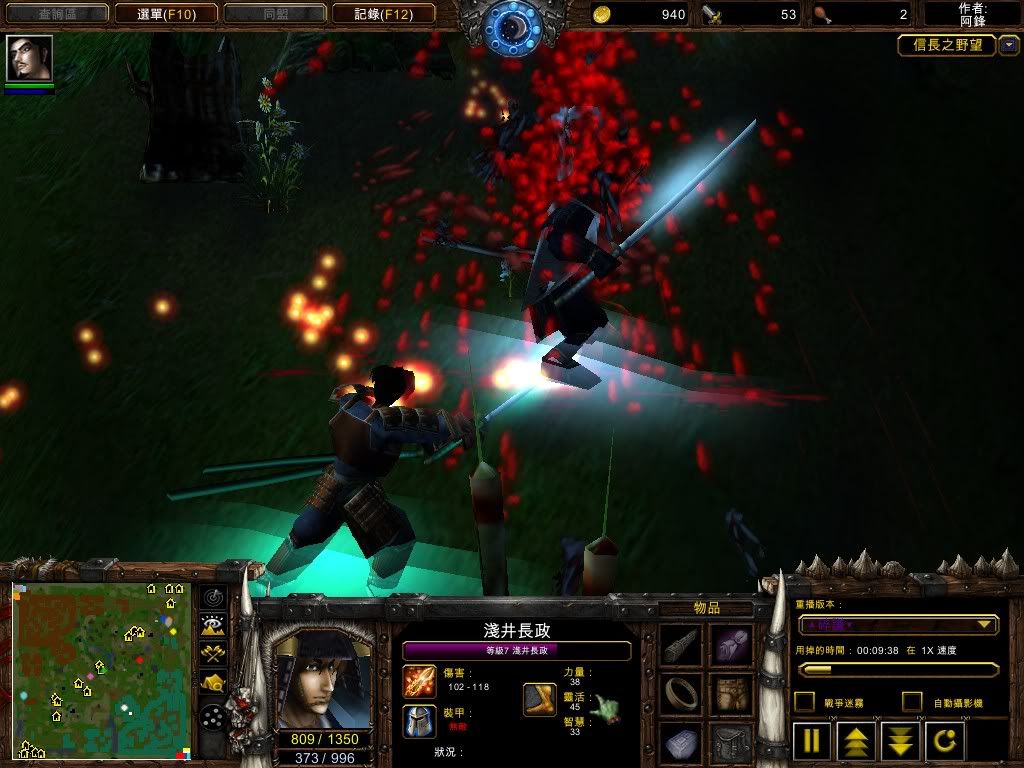Expand the 信長之野望 quest dropdown arrow
The image size is (1024, 768).
[1009, 45]
